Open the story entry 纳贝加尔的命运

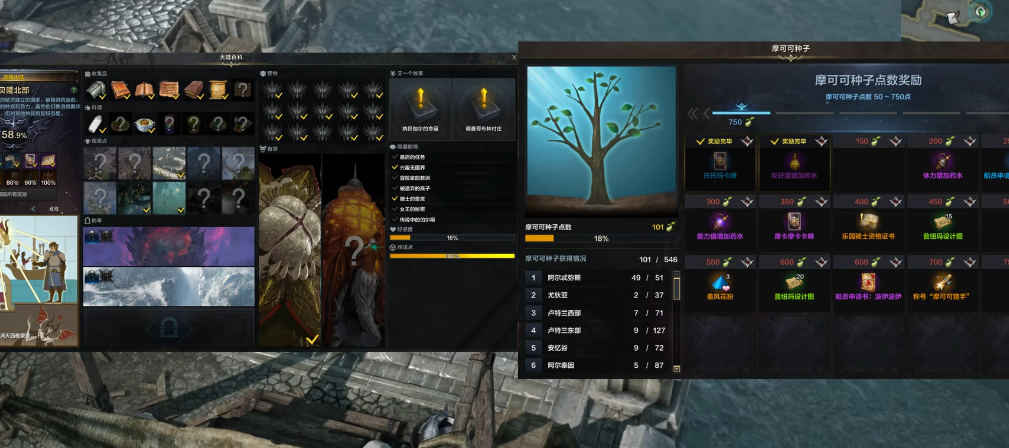point(420,108)
